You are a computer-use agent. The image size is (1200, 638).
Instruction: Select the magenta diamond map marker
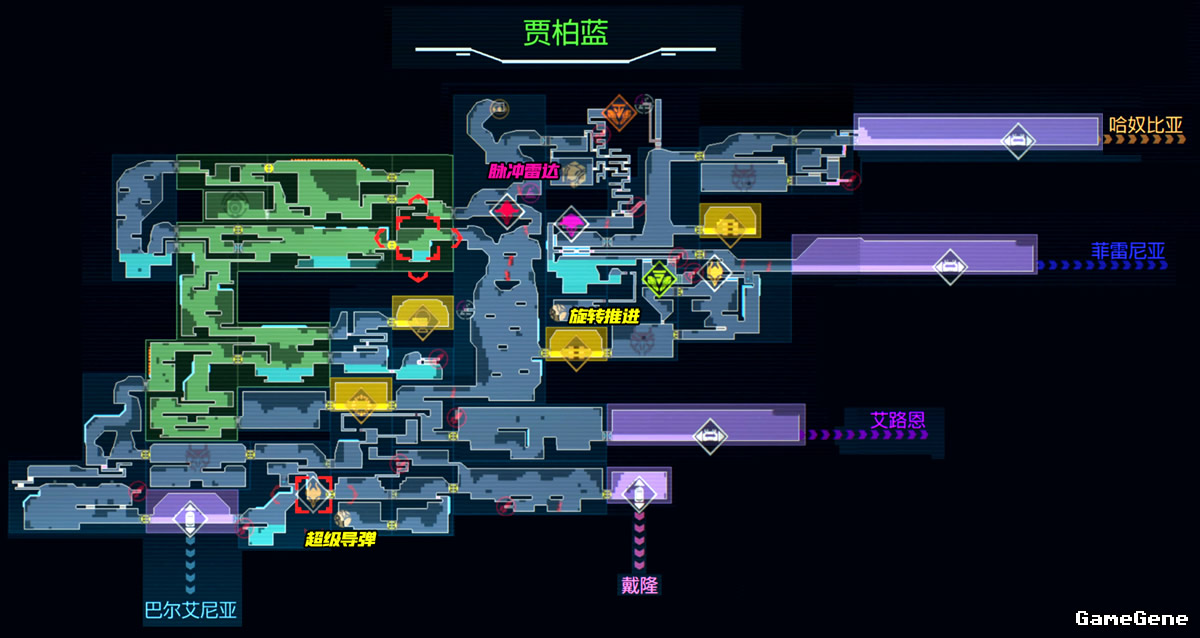click(x=571, y=222)
